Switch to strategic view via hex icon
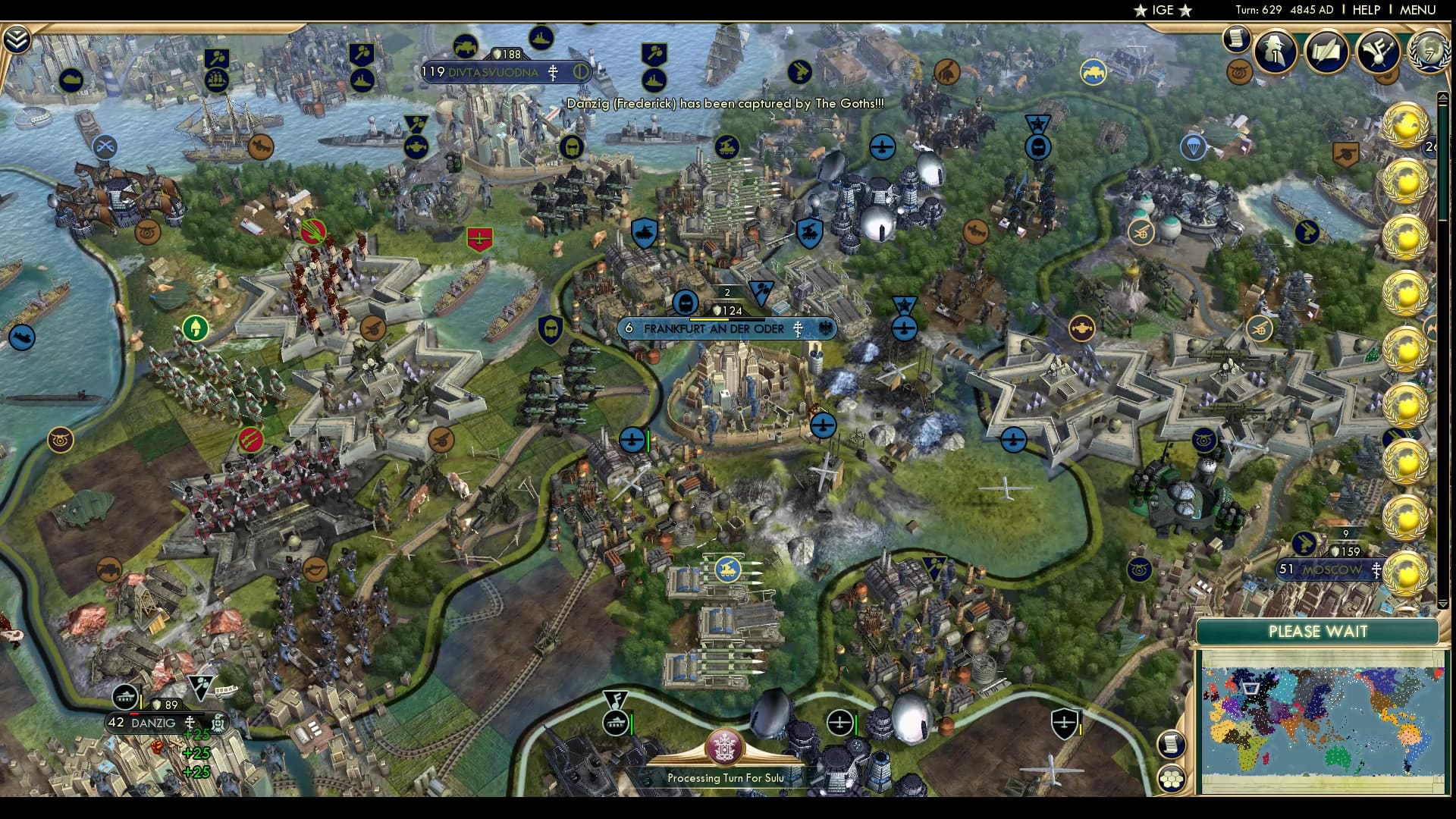 (1172, 777)
